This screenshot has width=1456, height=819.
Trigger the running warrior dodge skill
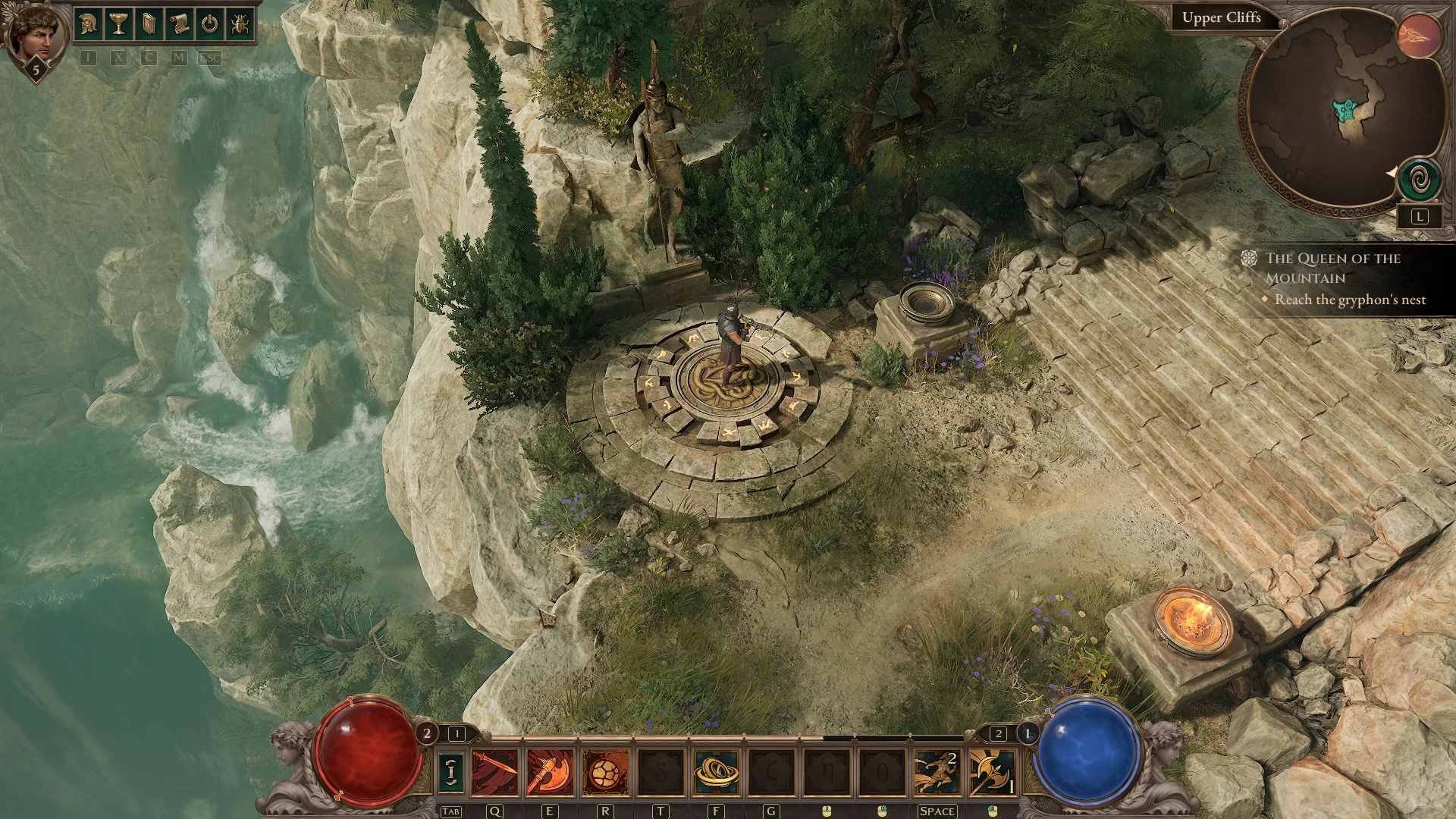pos(937,772)
